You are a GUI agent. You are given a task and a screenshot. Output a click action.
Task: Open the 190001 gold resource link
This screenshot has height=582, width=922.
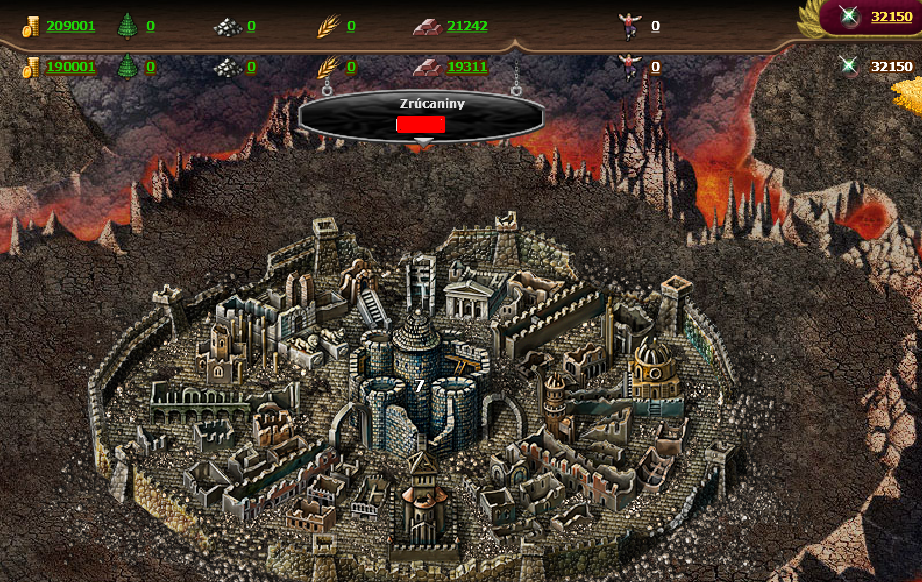coord(70,67)
